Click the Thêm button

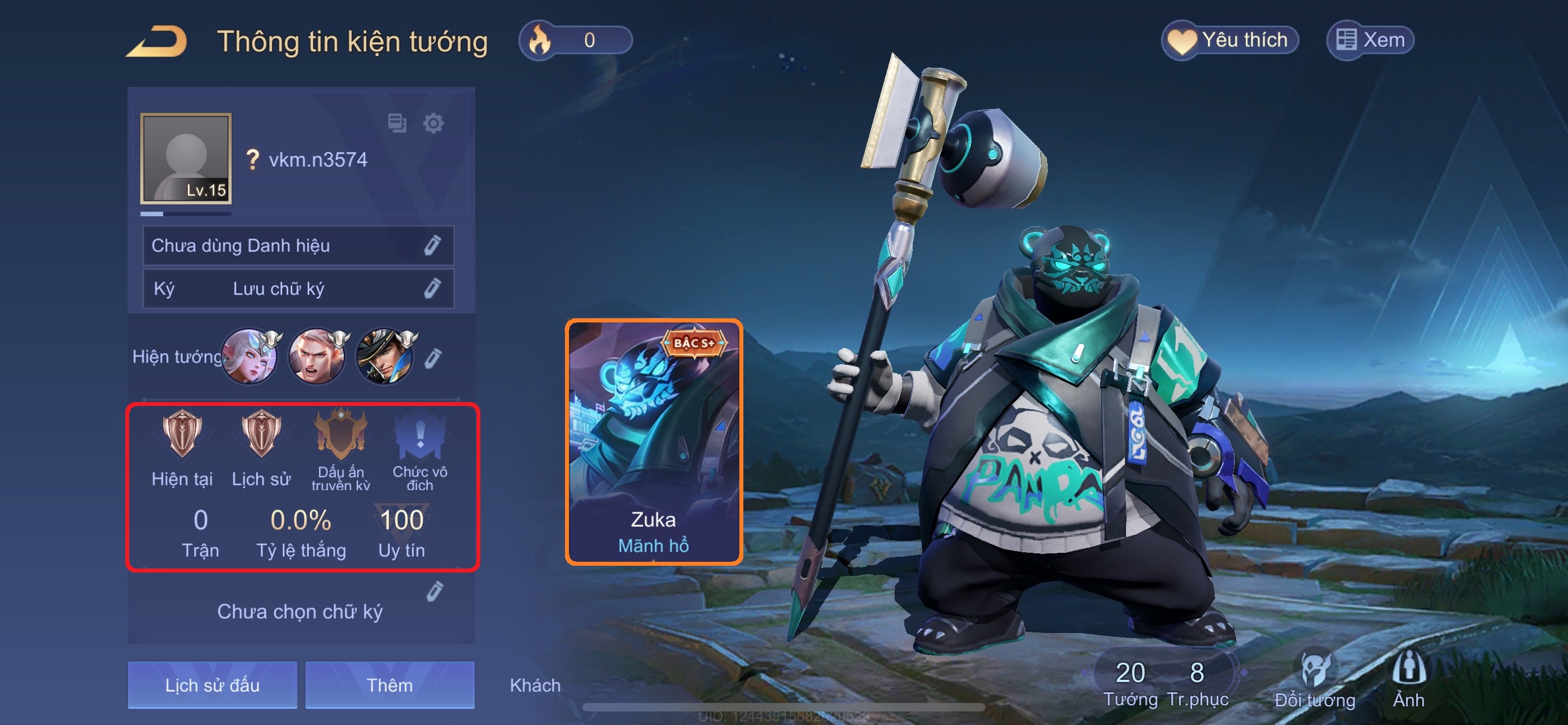(x=389, y=685)
